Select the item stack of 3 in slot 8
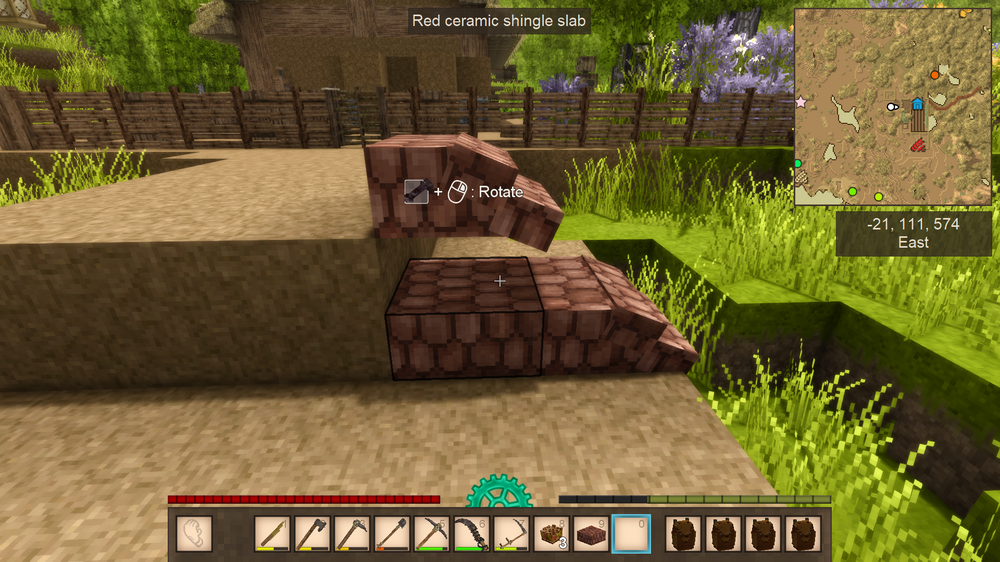Viewport: 1000px width, 562px height. [552, 533]
